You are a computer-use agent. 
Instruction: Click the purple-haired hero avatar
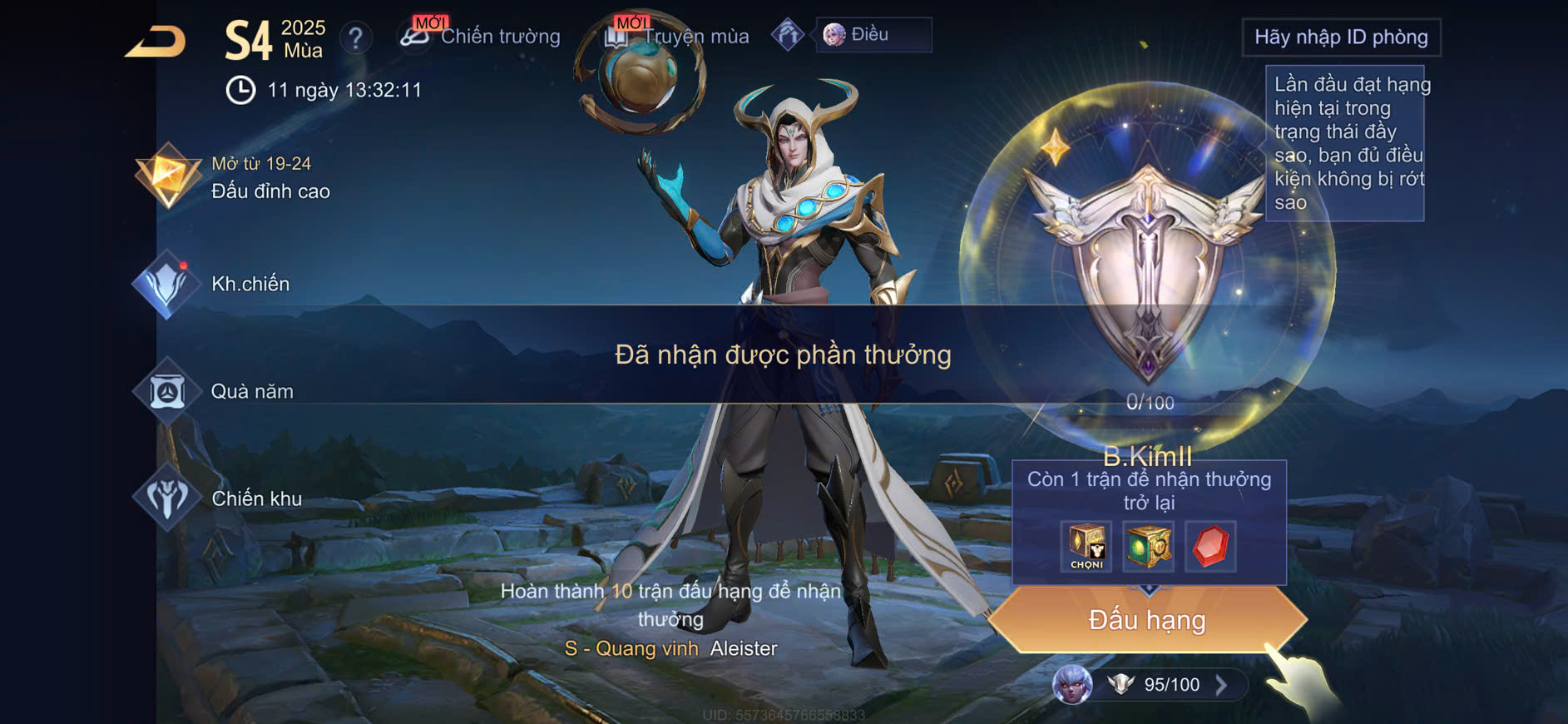[x=1072, y=685]
